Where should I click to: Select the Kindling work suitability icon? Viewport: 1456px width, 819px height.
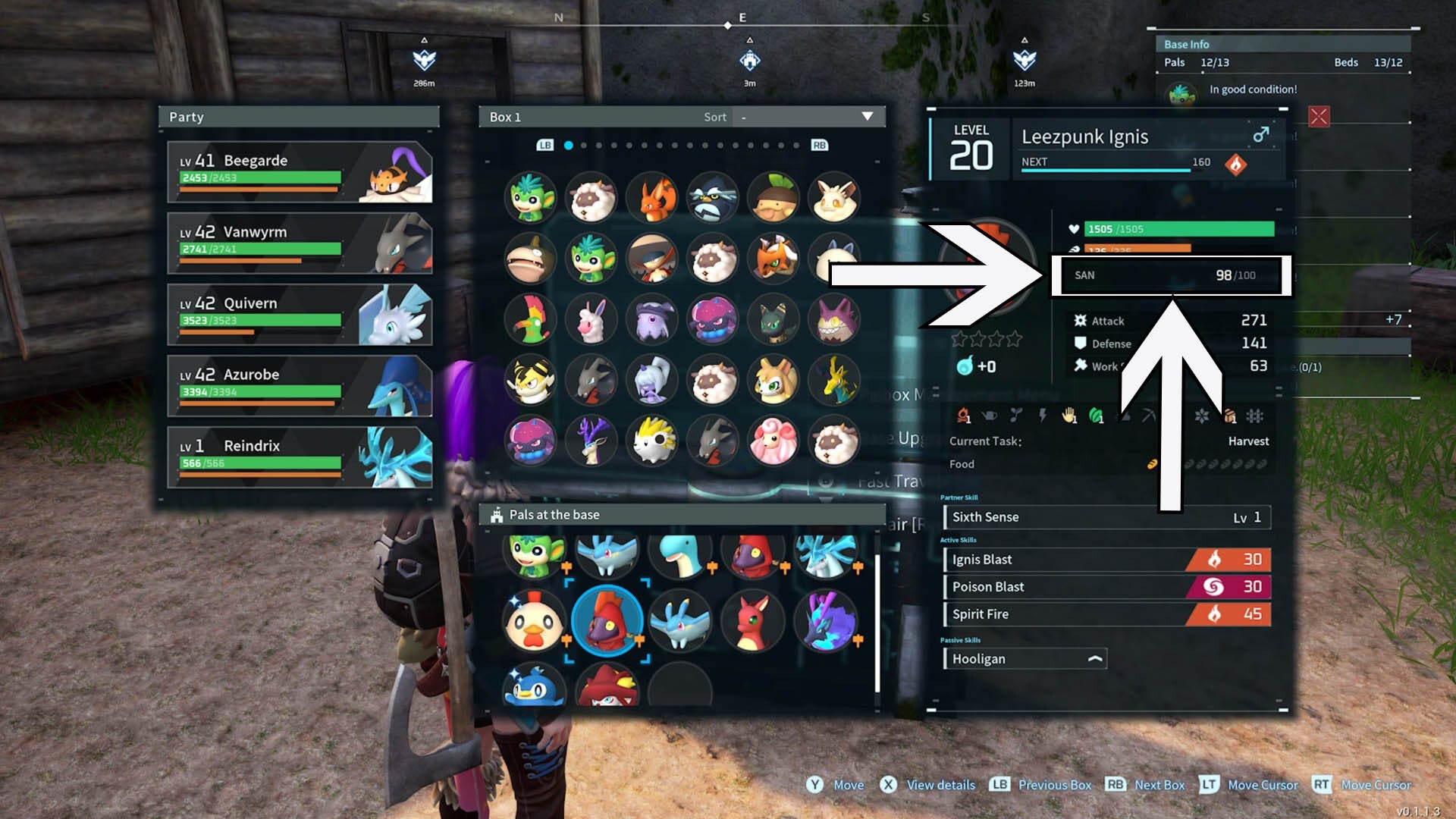[964, 416]
